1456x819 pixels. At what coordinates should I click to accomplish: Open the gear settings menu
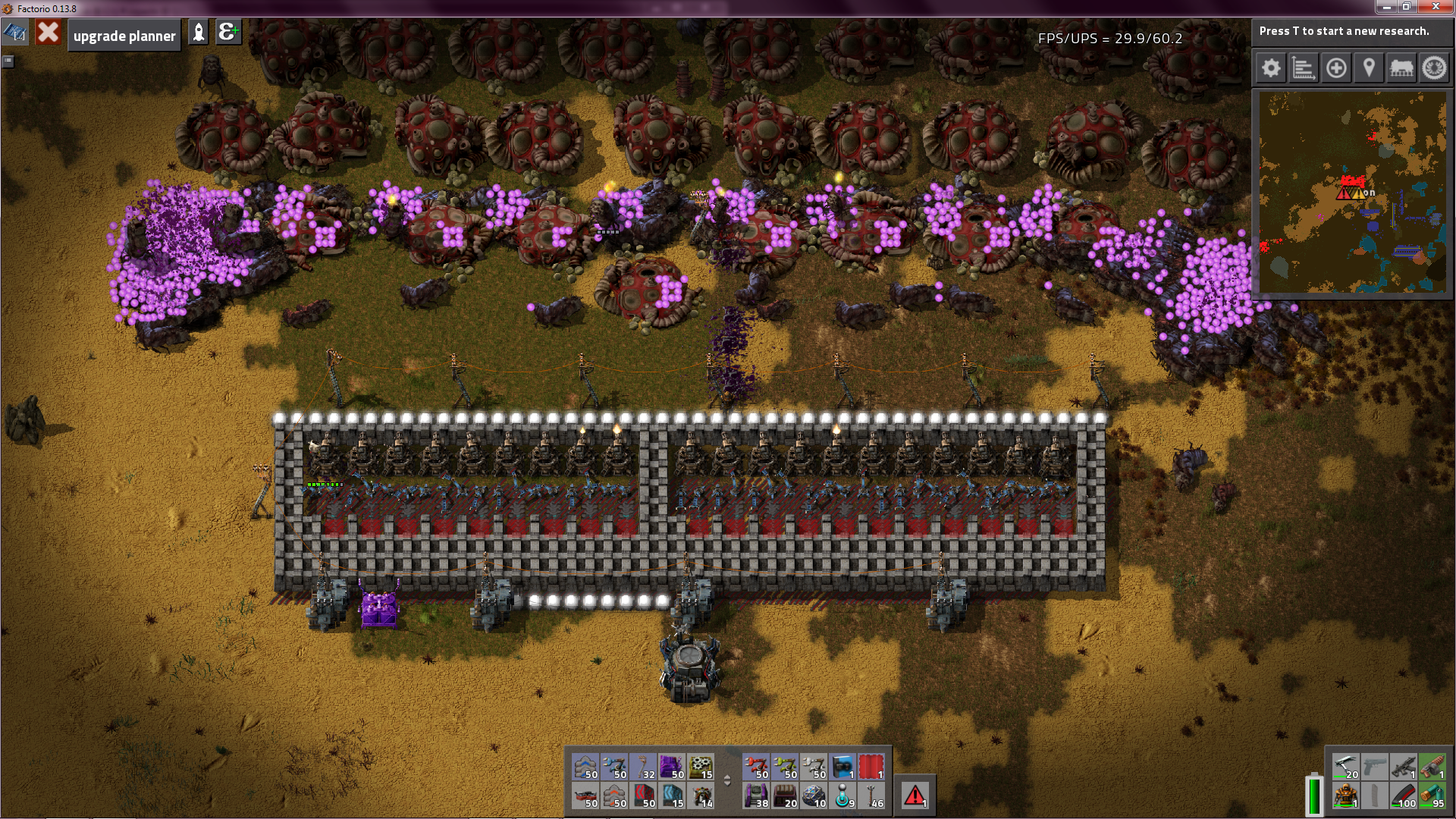point(1271,68)
